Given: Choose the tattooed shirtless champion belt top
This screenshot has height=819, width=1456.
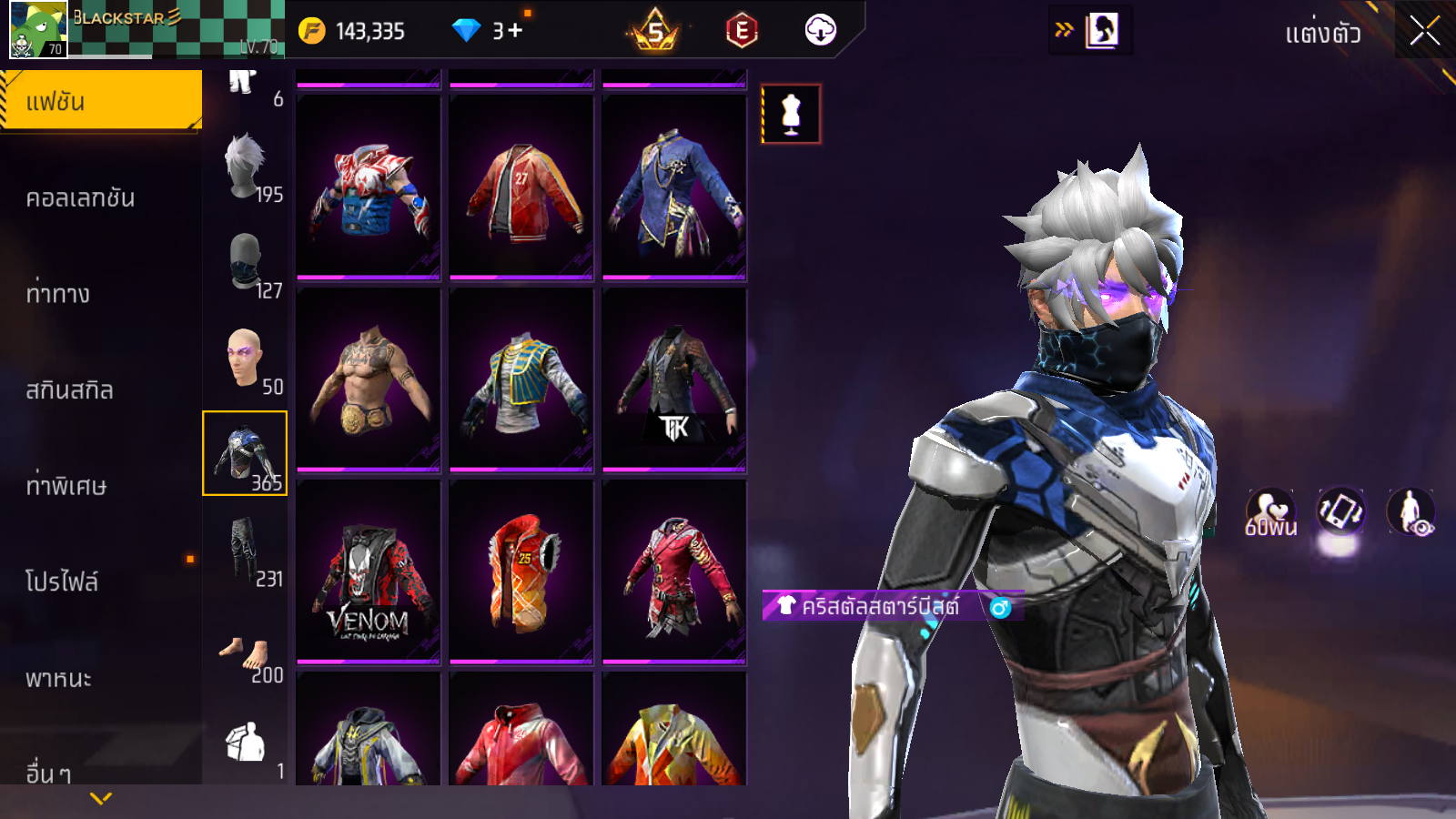Looking at the screenshot, I should tap(369, 380).
